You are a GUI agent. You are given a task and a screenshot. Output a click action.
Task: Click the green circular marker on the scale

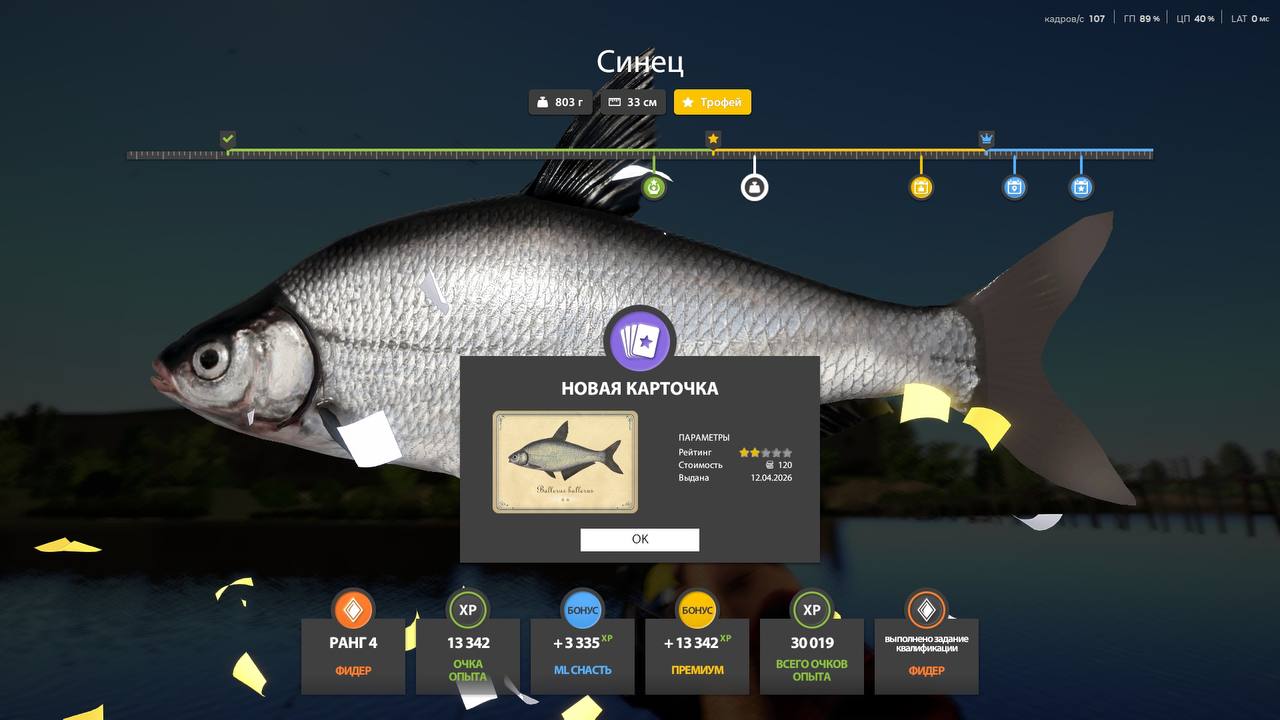(654, 187)
